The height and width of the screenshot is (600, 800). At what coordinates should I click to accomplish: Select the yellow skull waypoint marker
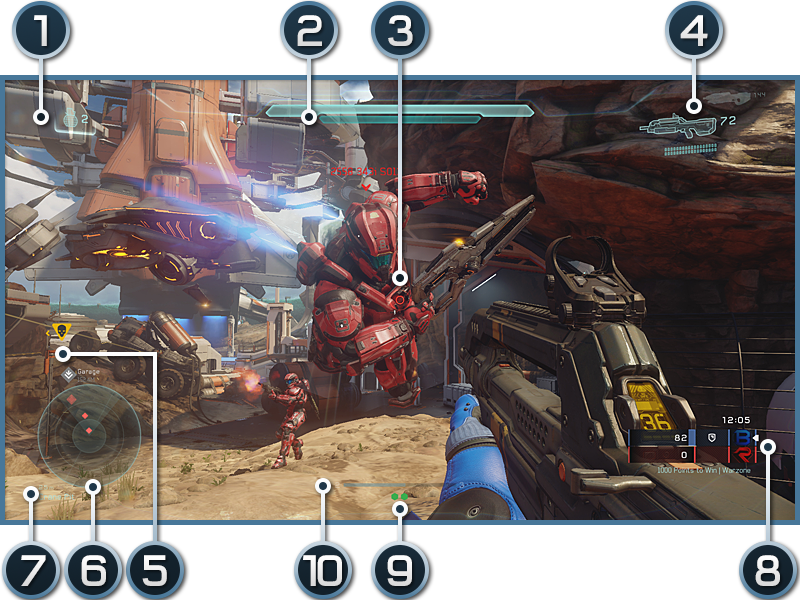click(60, 330)
